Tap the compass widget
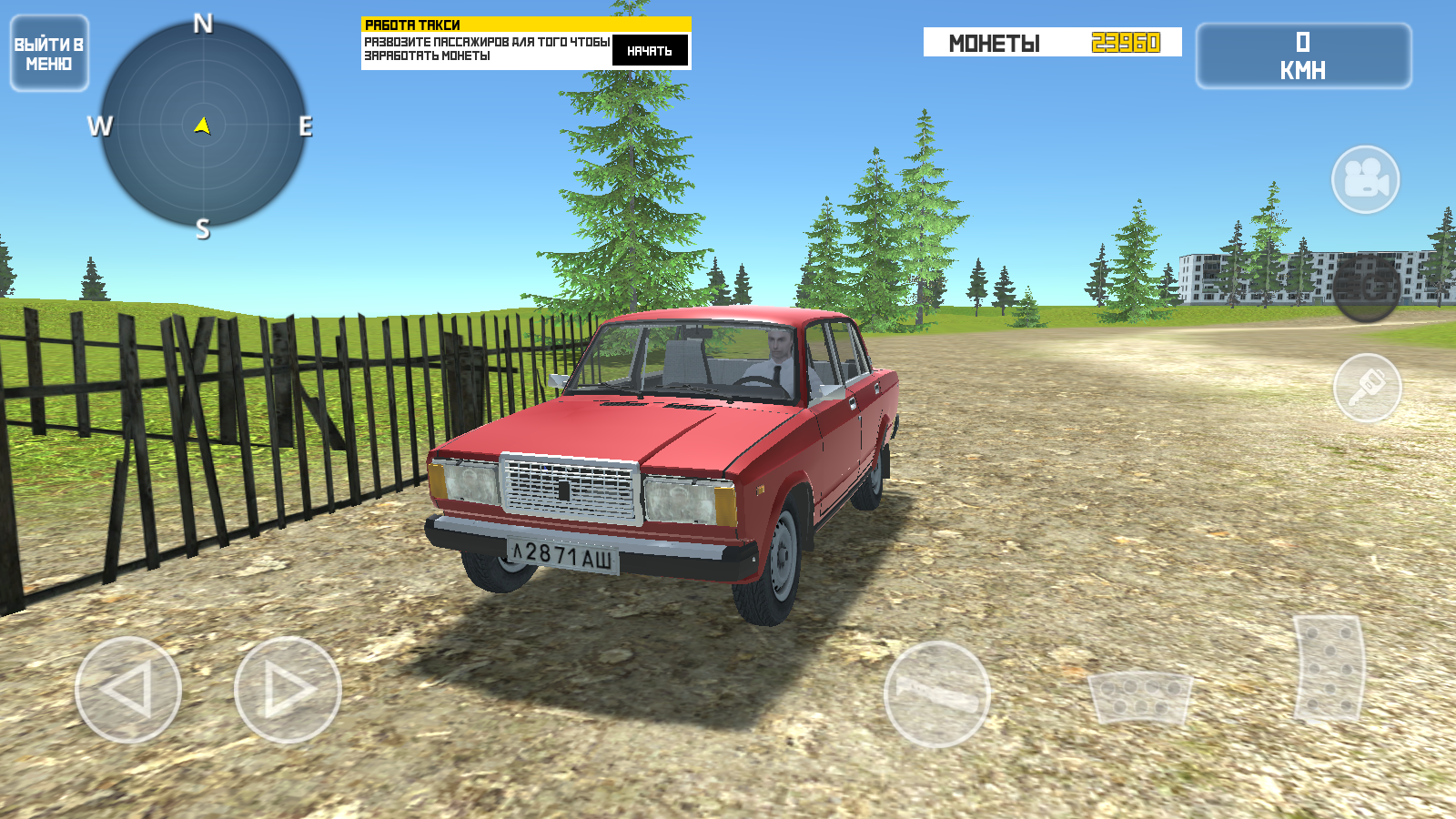Viewport: 1456px width, 819px height. [202, 127]
